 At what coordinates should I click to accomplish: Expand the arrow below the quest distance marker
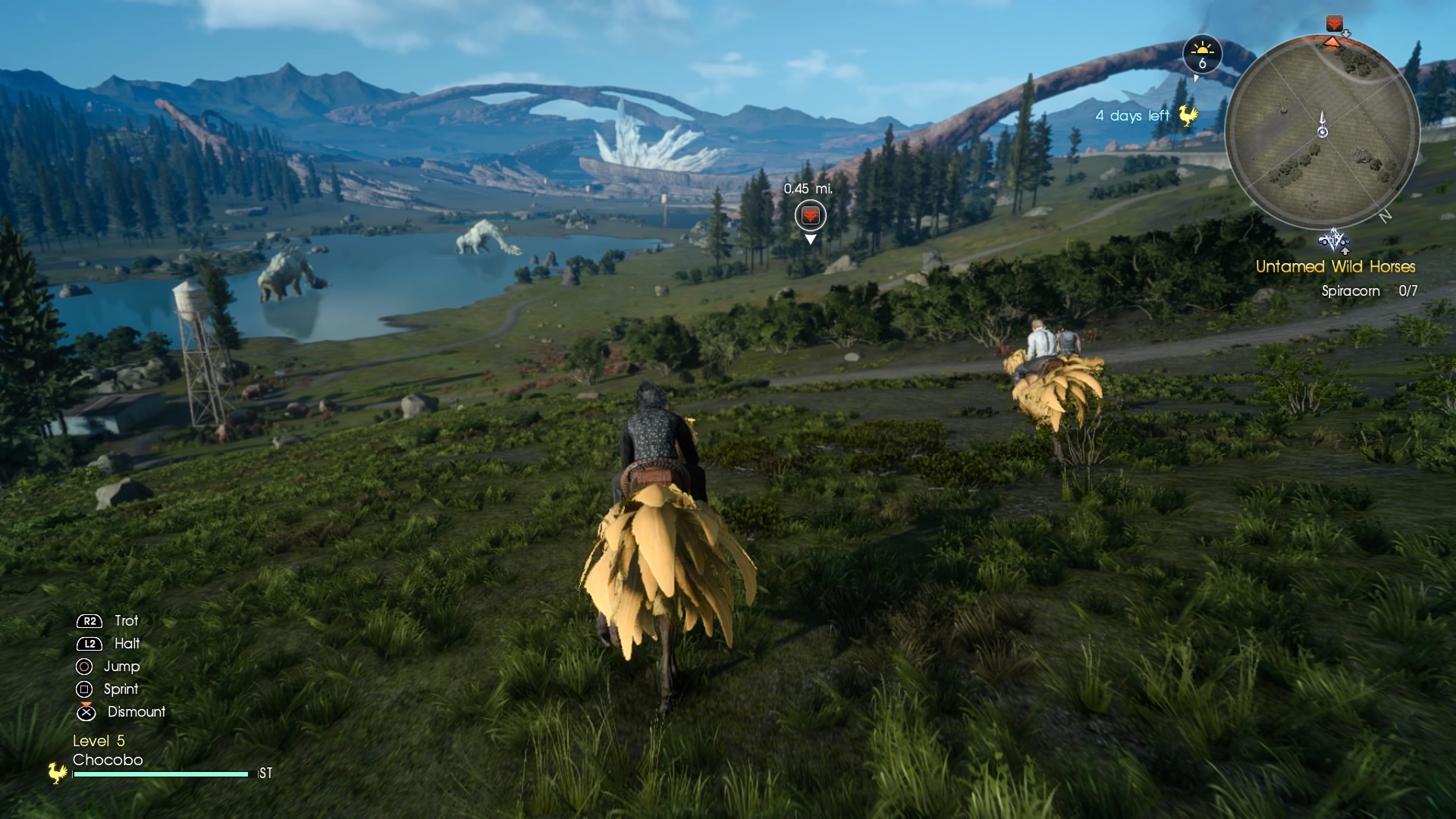pyautogui.click(x=811, y=239)
